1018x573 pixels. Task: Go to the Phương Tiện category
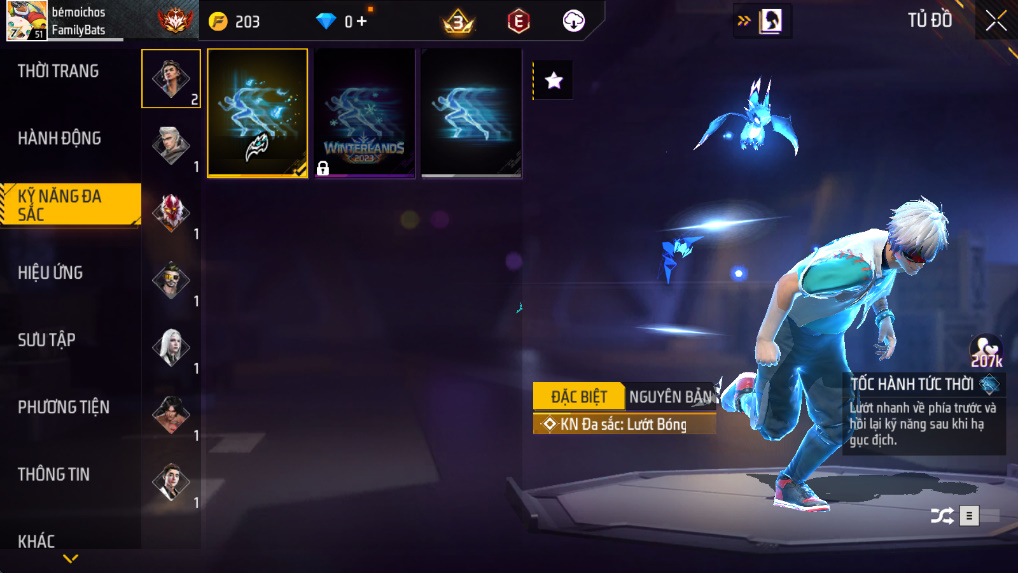coord(64,407)
